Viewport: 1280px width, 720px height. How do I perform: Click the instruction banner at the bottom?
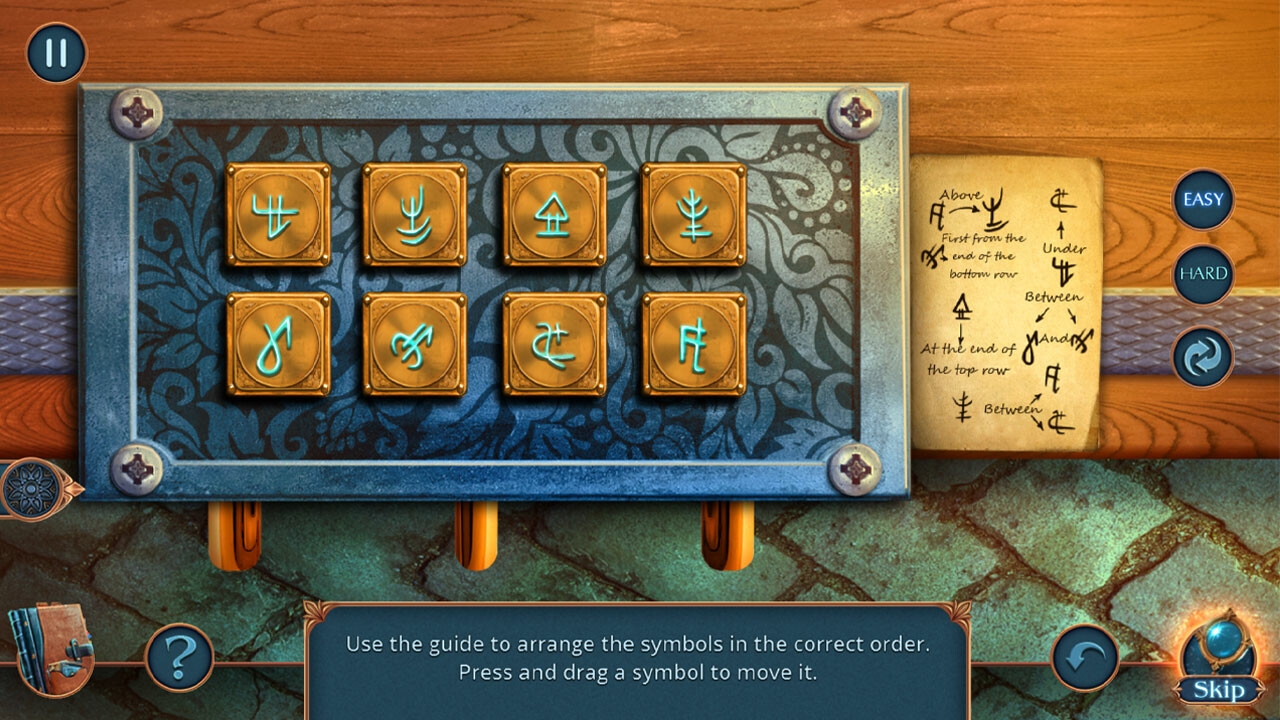pyautogui.click(x=640, y=658)
